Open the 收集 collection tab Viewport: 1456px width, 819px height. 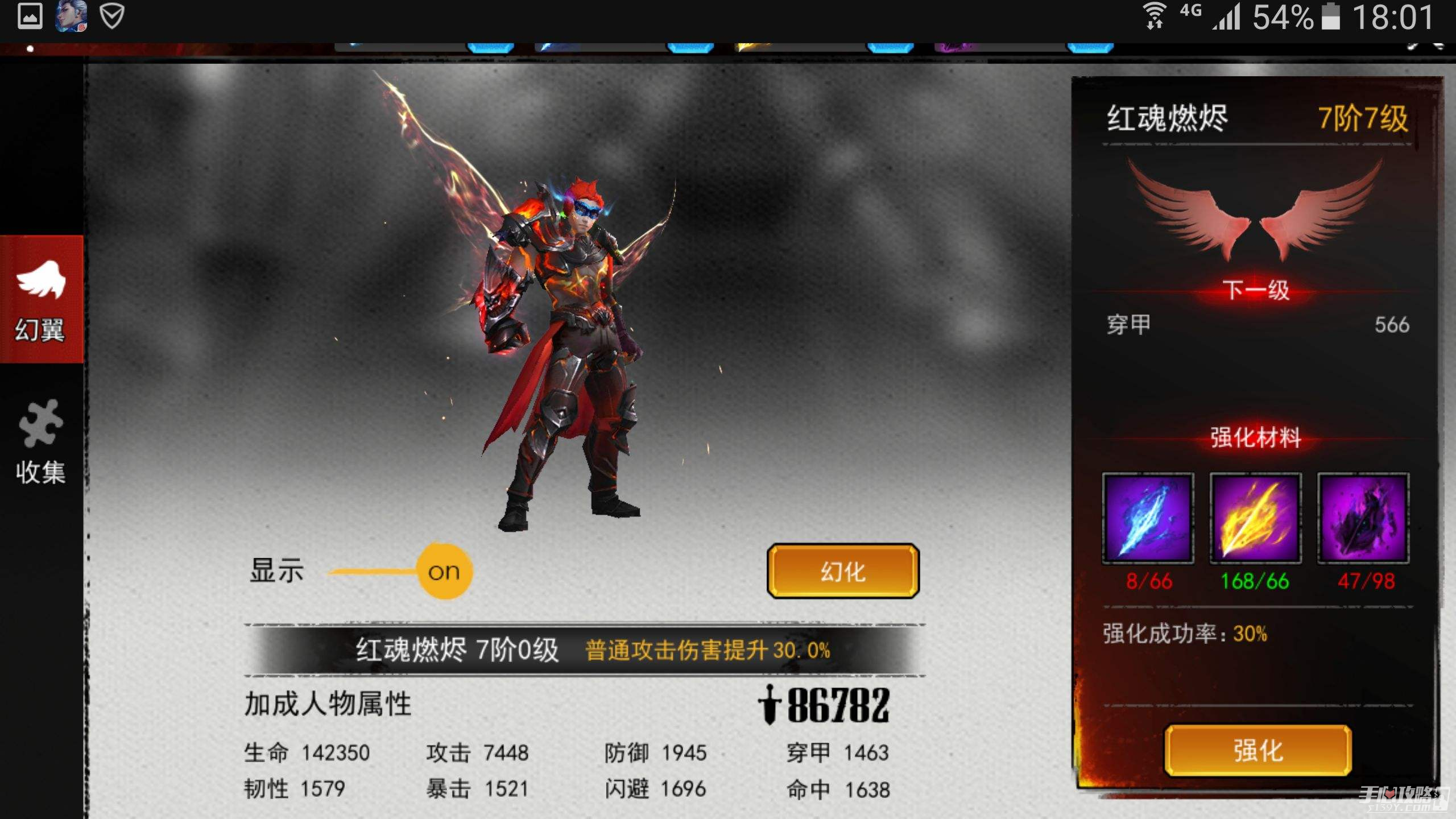[41, 442]
